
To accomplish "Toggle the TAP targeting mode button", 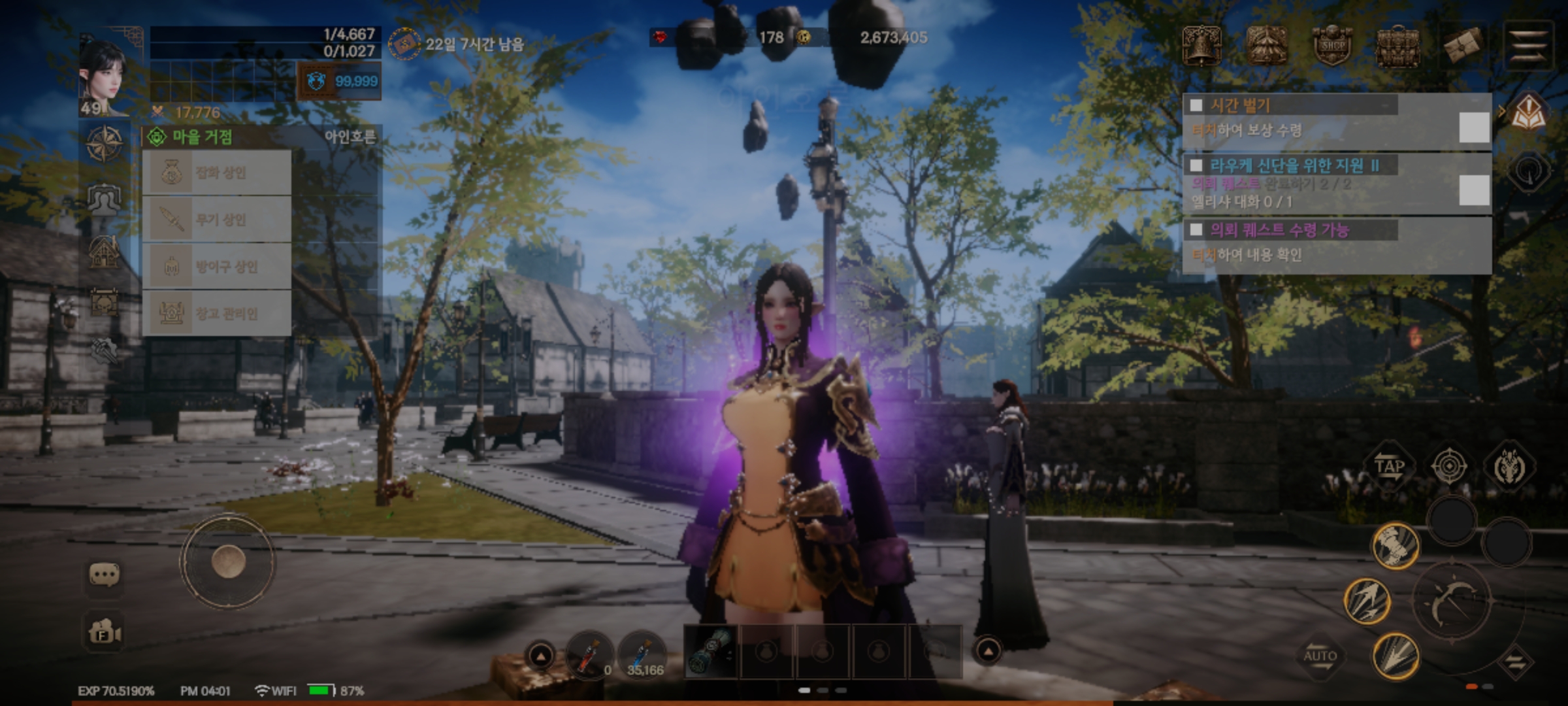I will coord(1389,467).
